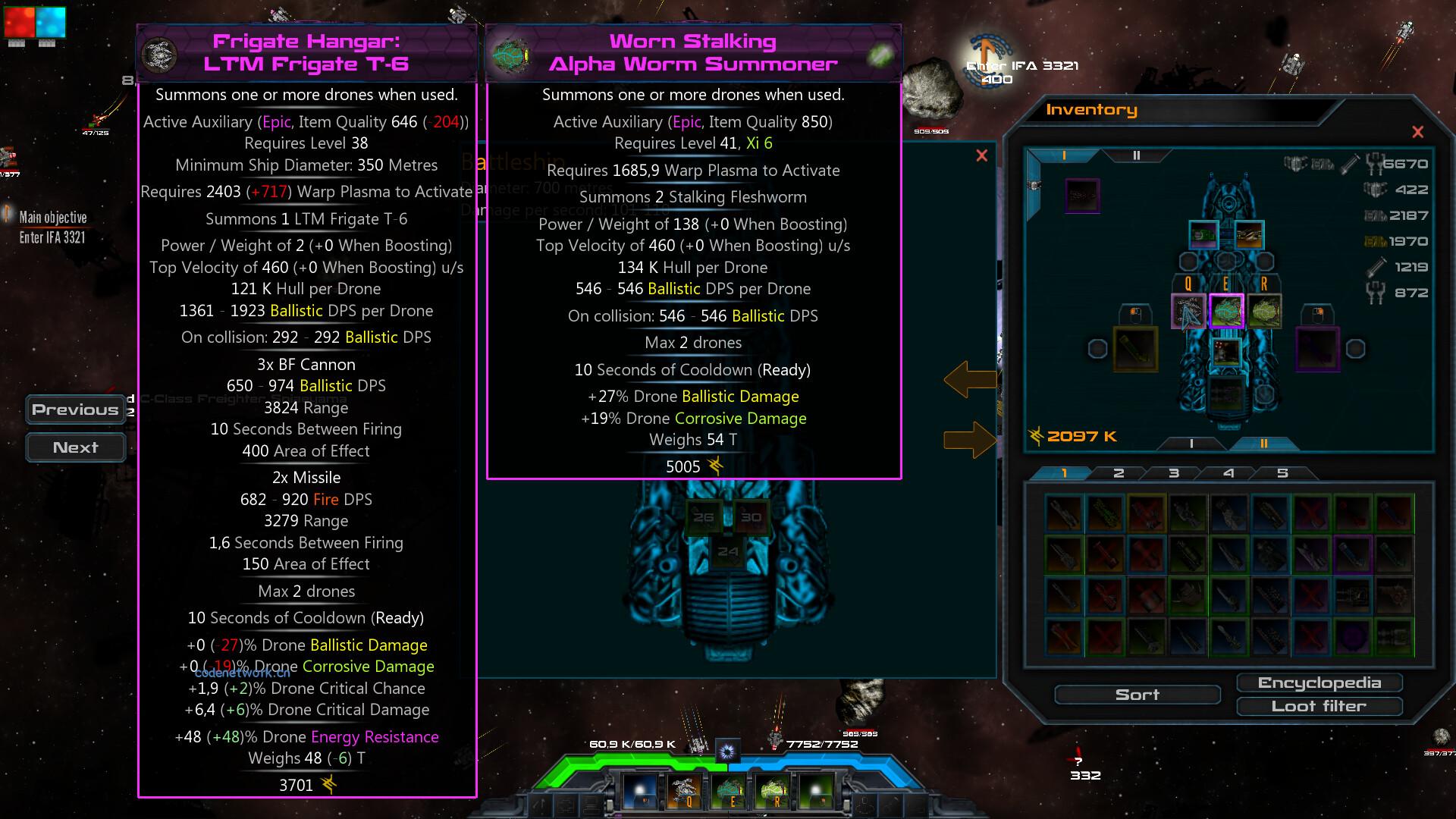Switch to inventory page 3 tab
This screenshot has height=819, width=1456.
pos(1174,473)
